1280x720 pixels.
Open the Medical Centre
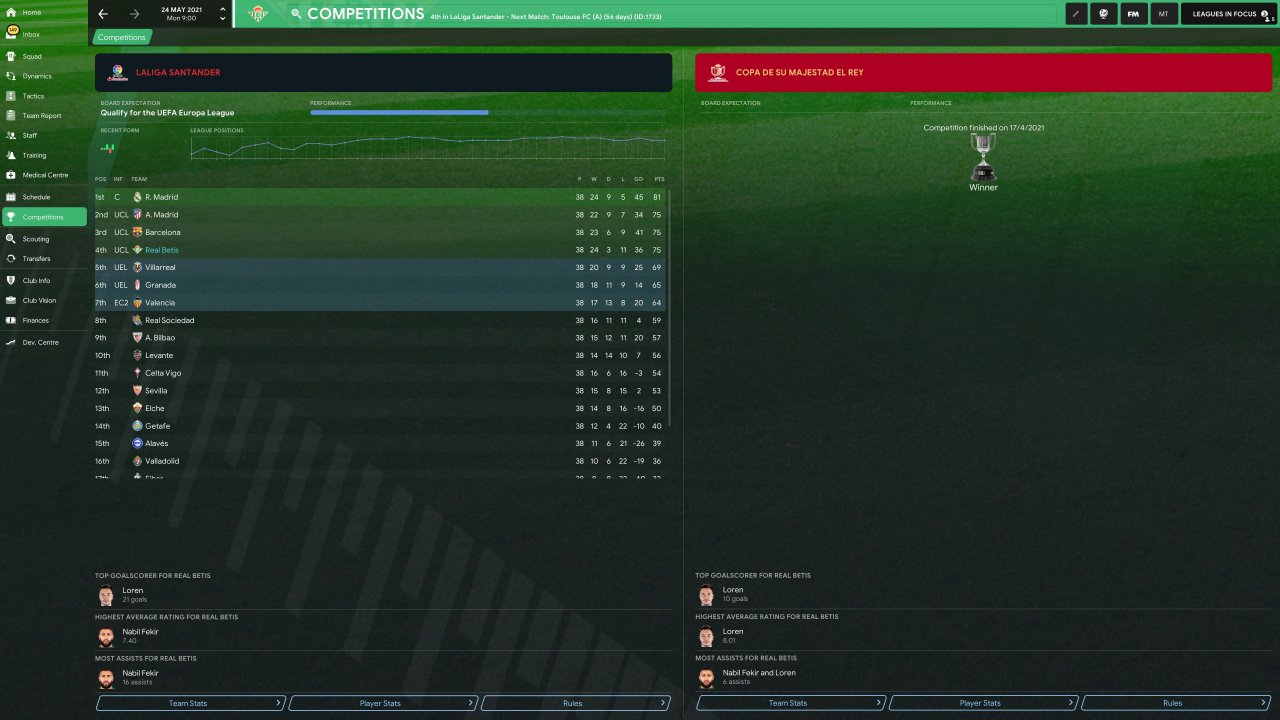(45, 175)
